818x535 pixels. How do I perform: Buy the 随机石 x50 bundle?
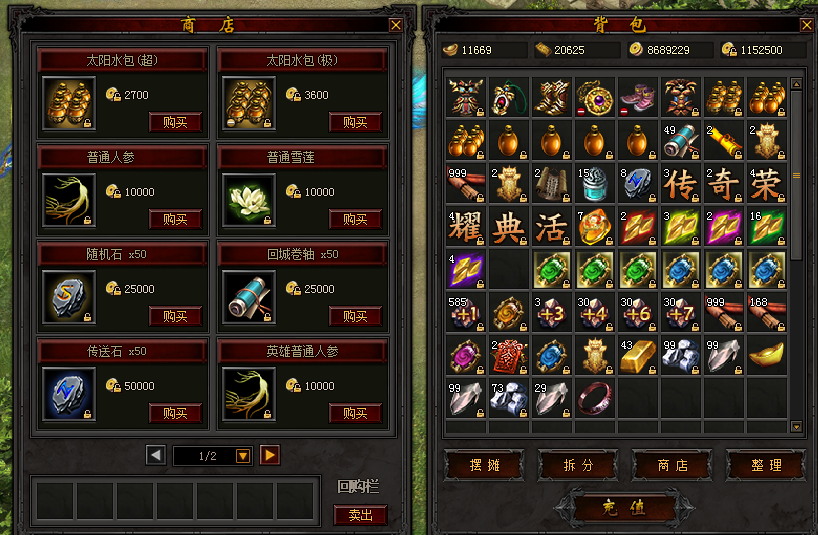[175, 316]
